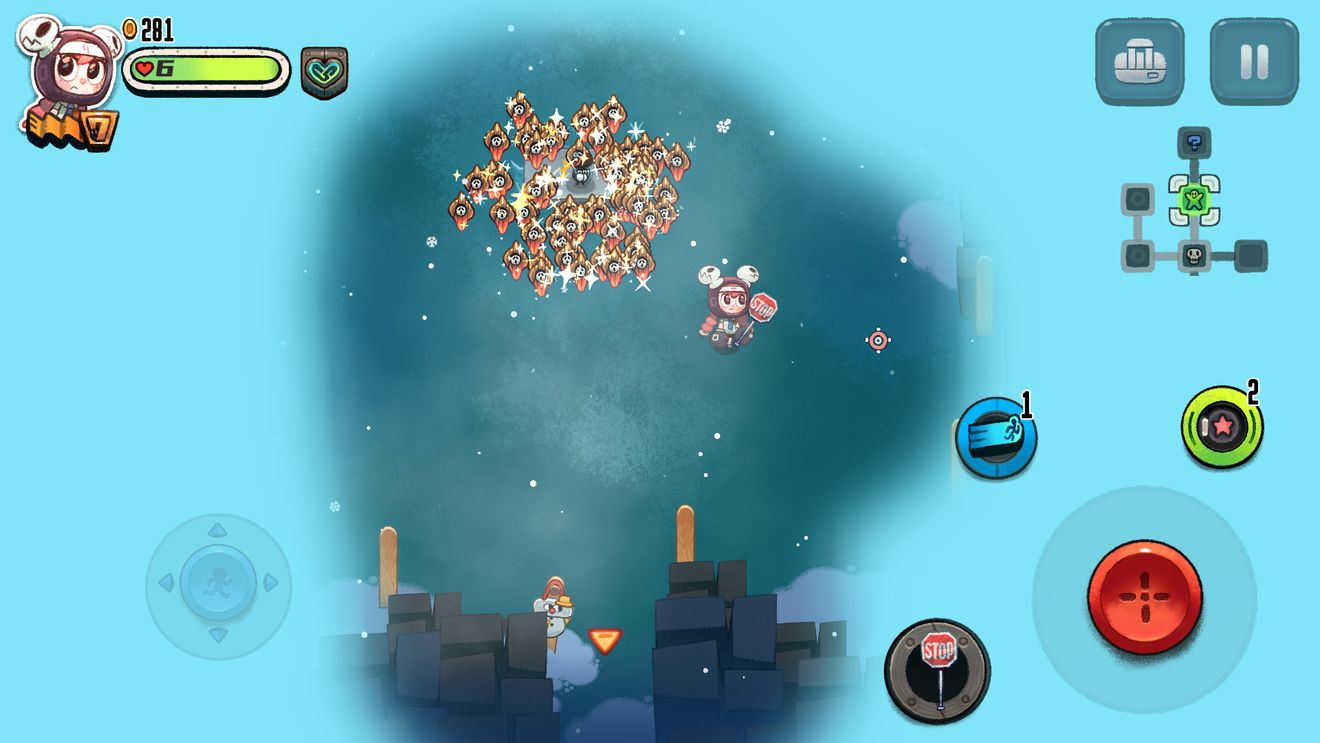1320x743 pixels.
Task: Select the stop sign weapon button
Action: click(937, 668)
